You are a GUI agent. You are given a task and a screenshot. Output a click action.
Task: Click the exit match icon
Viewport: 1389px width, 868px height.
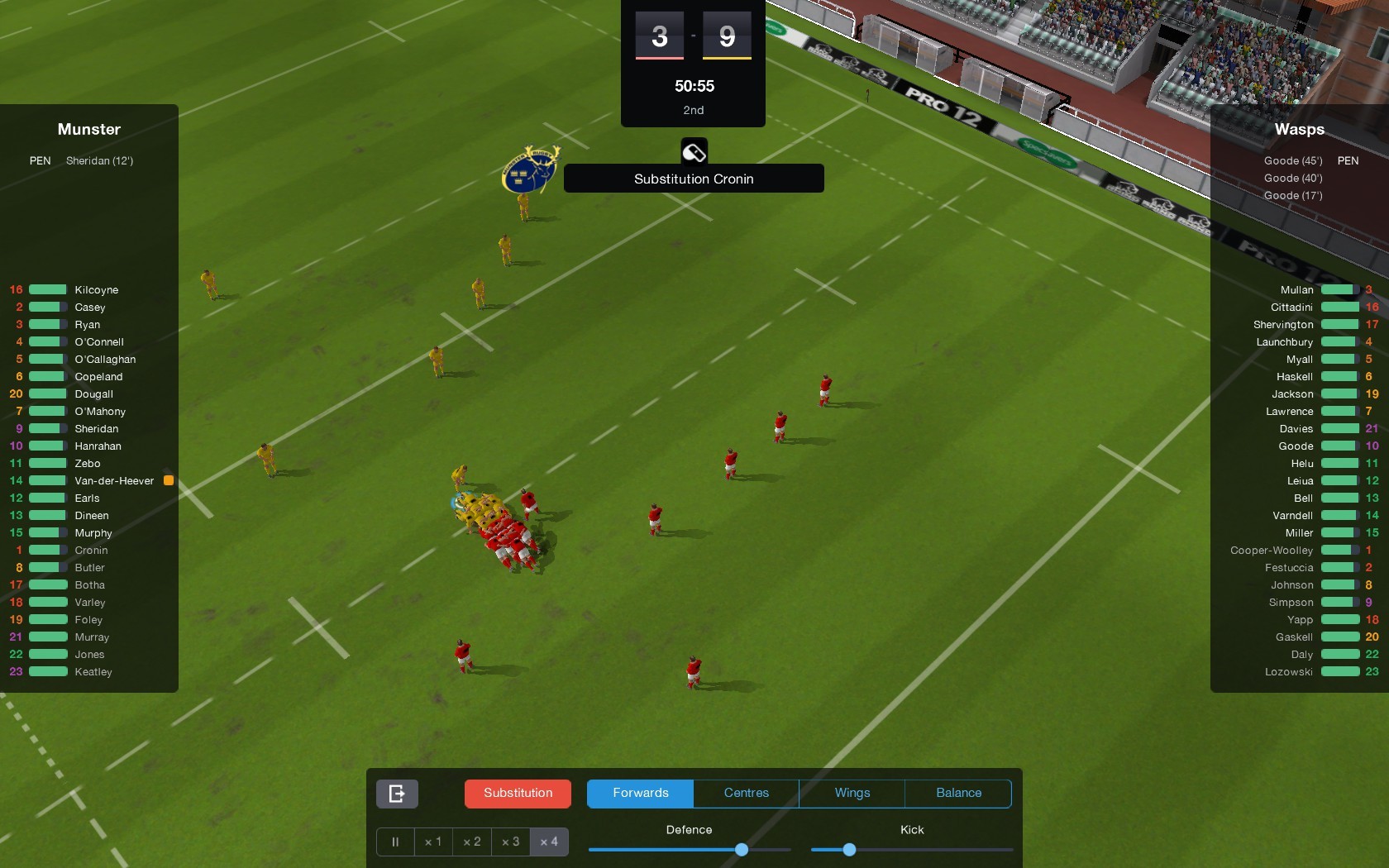point(396,793)
